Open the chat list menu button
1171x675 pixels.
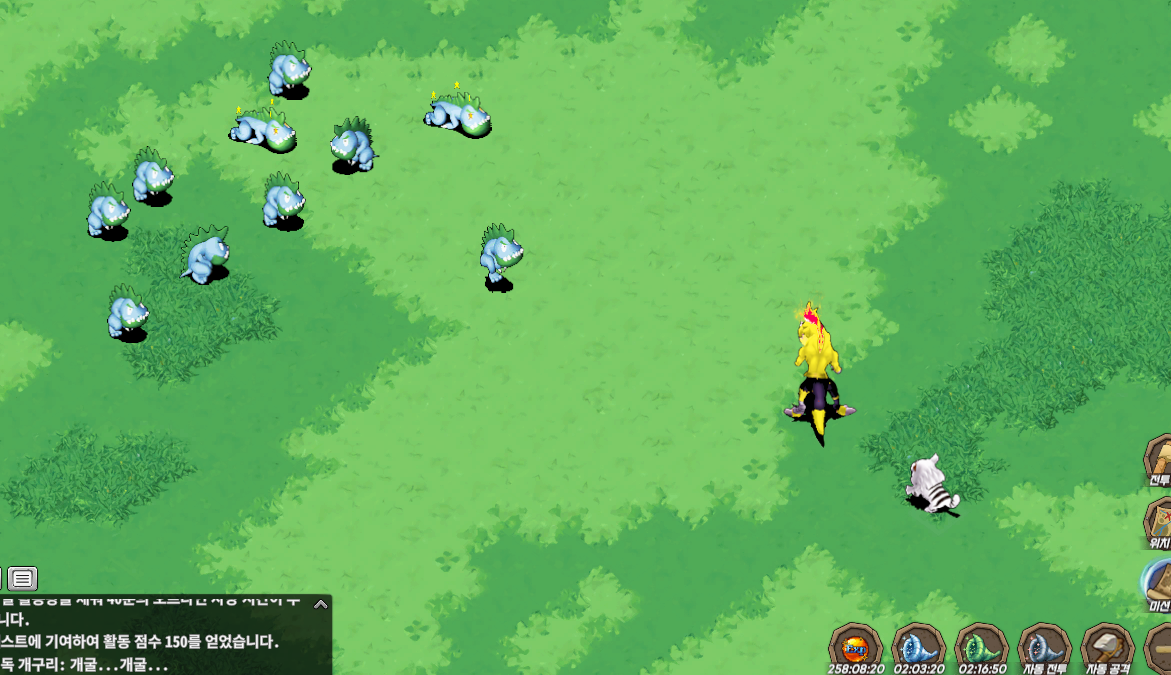[x=22, y=578]
